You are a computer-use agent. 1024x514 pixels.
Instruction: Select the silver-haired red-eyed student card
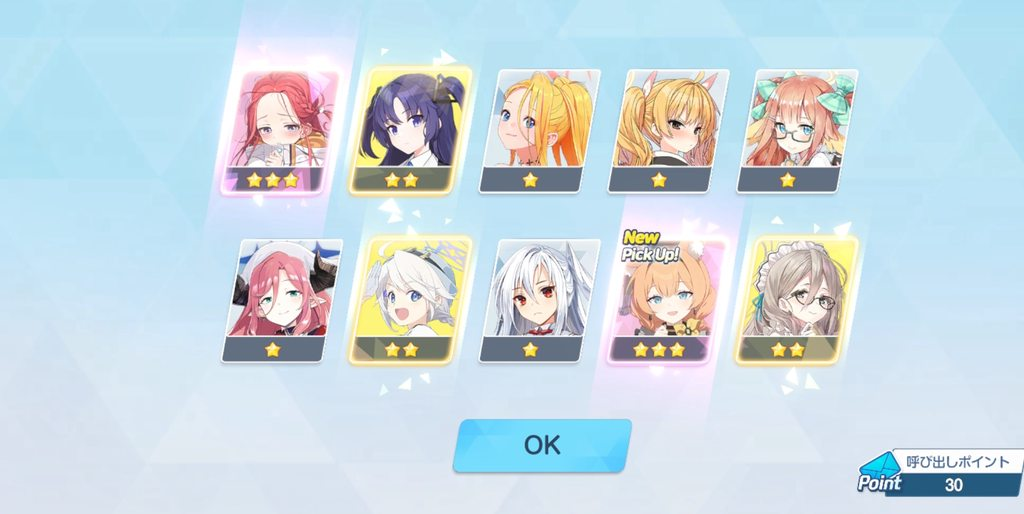click(538, 299)
